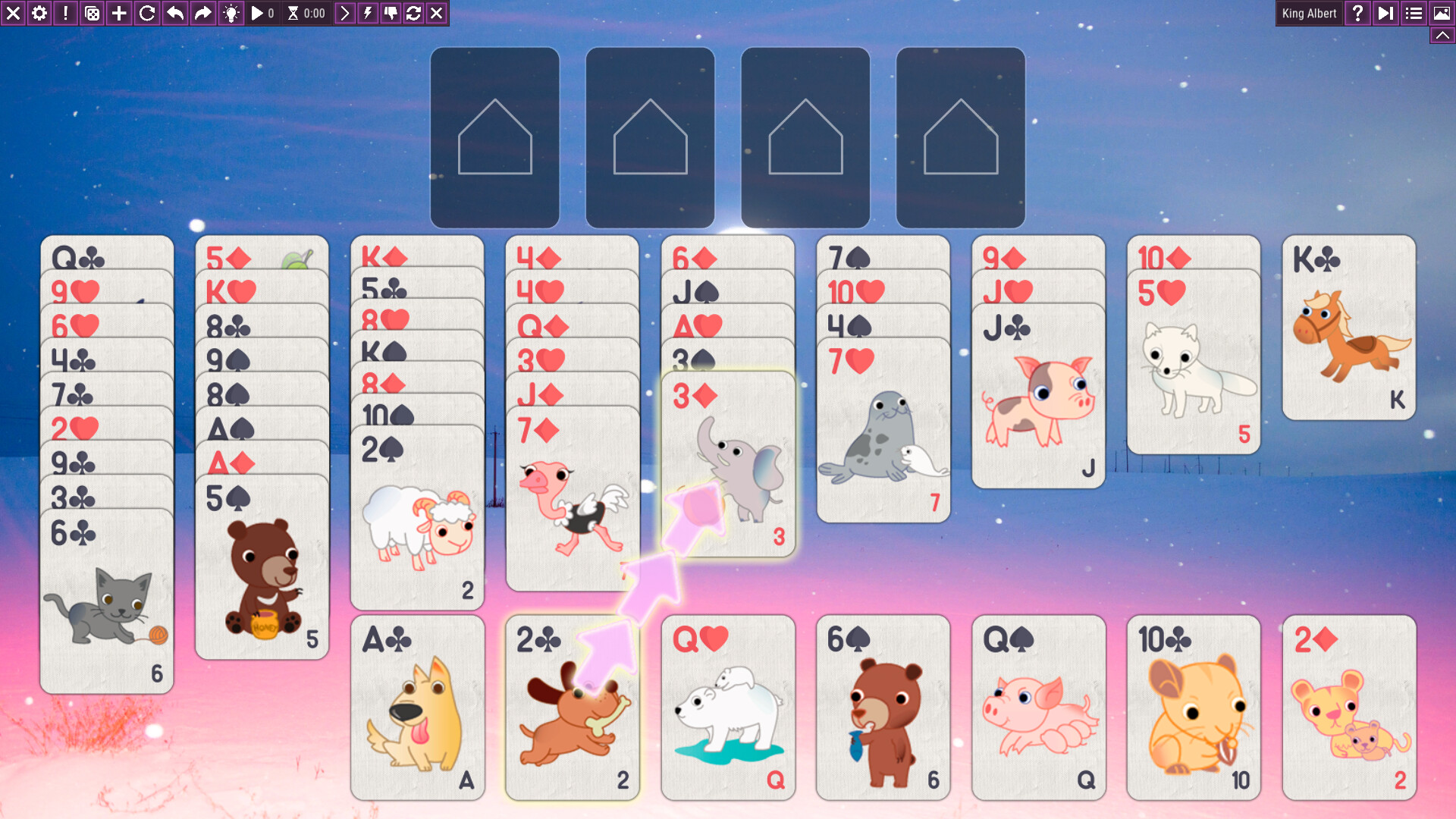Click the exclamation alert toolbar item
This screenshot has height=819, width=1456.
point(64,13)
